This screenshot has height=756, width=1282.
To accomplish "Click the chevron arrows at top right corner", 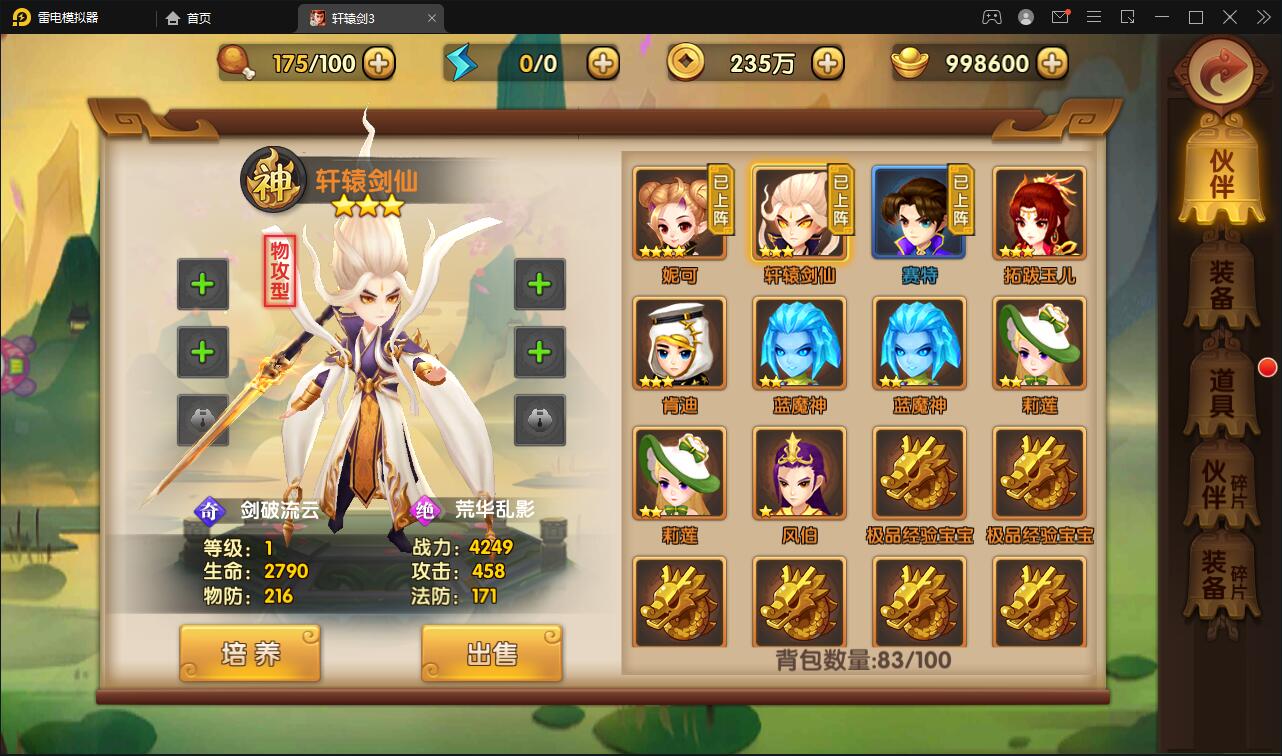I will (1261, 17).
